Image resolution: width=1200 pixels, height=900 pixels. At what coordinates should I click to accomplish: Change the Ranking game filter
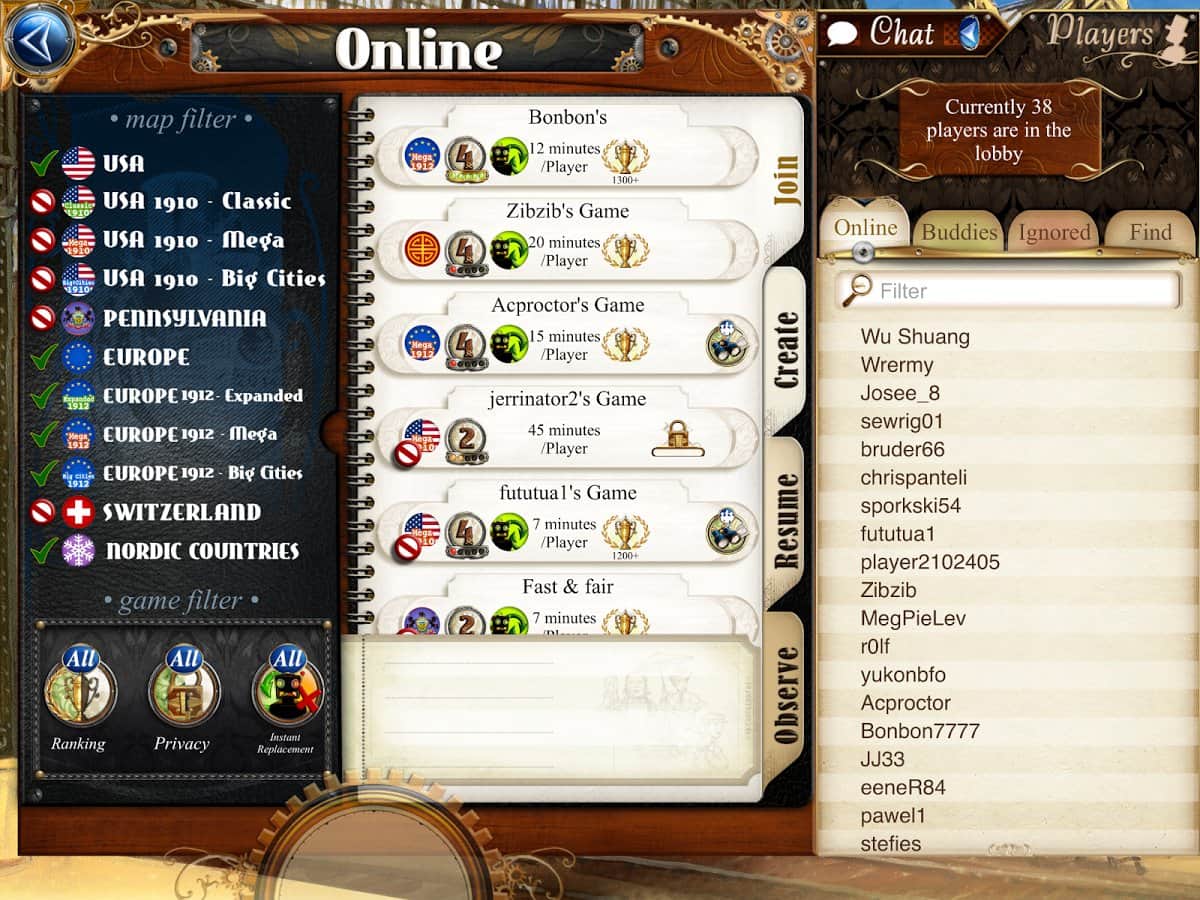click(x=79, y=690)
